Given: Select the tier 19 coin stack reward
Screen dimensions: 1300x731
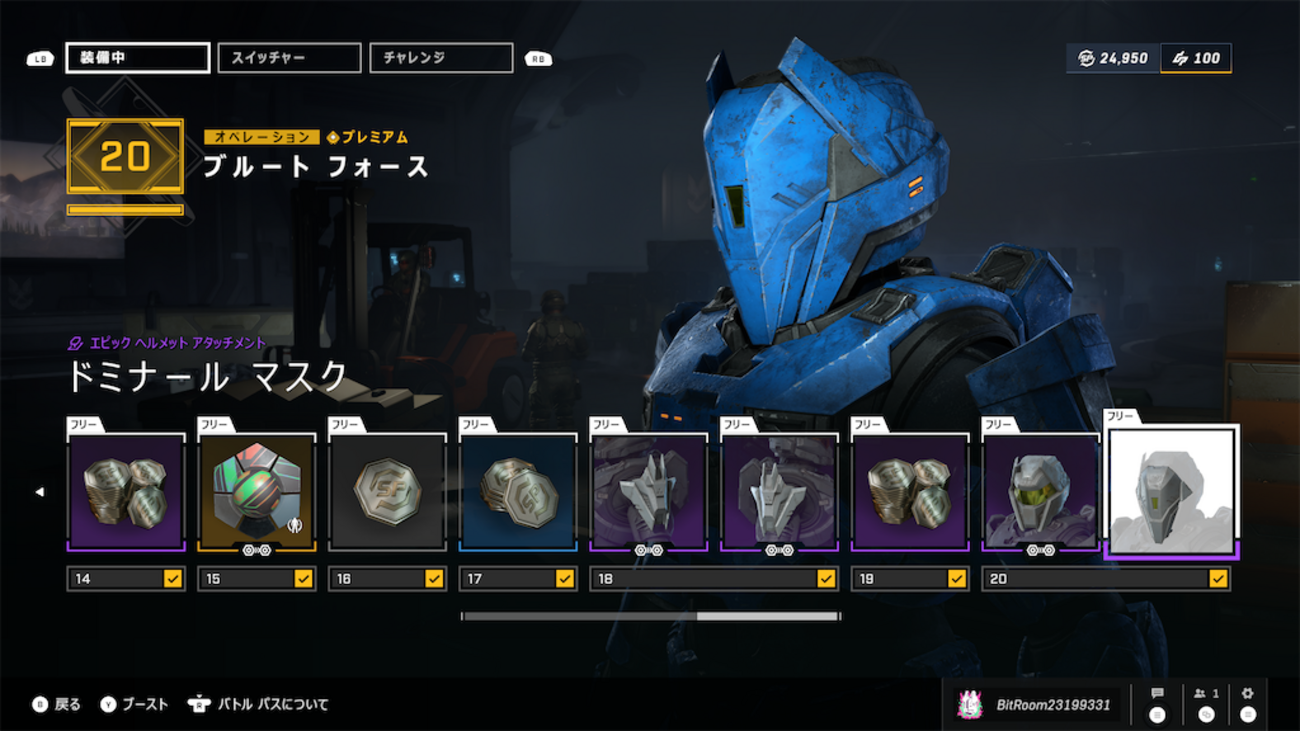Looking at the screenshot, I should (x=910, y=491).
